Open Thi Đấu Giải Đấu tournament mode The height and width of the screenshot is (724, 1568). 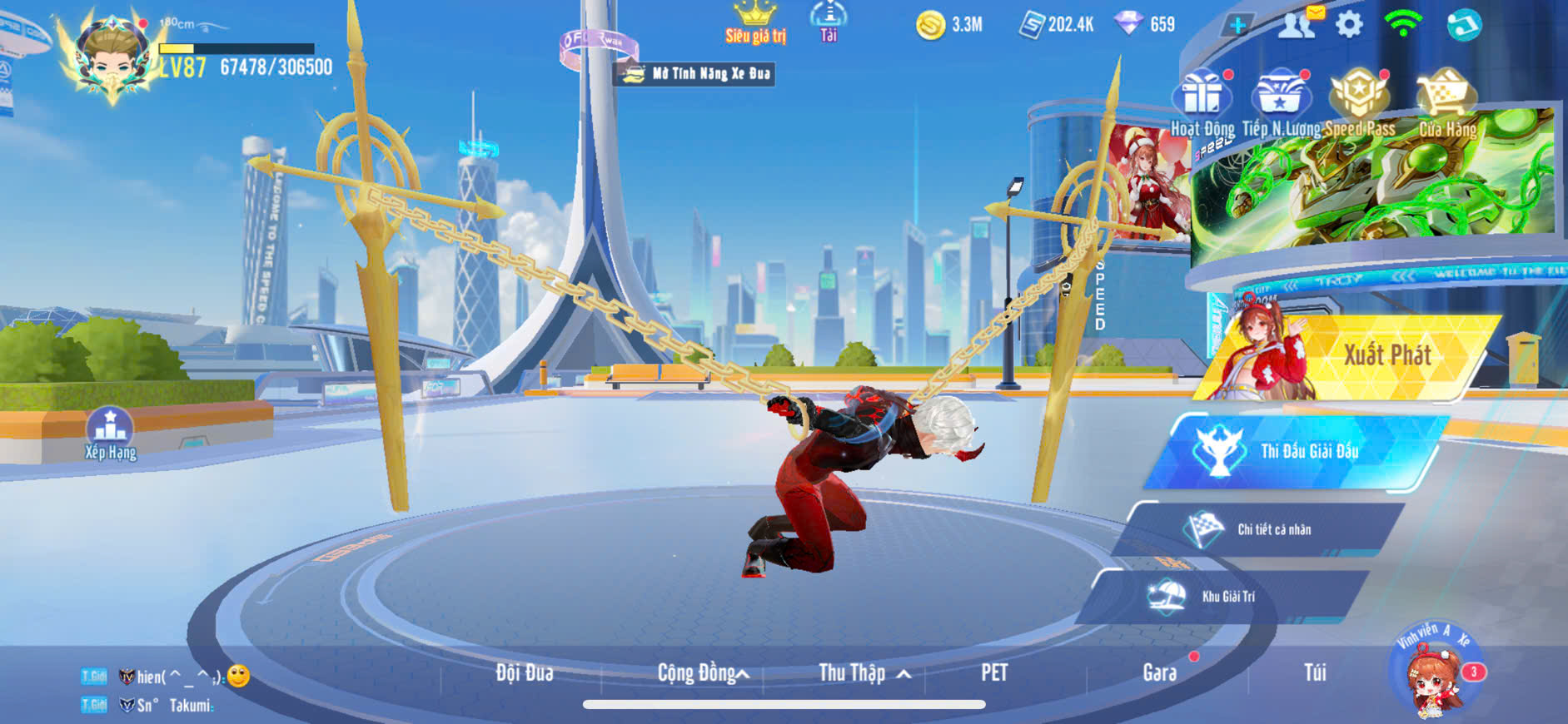[1299, 451]
